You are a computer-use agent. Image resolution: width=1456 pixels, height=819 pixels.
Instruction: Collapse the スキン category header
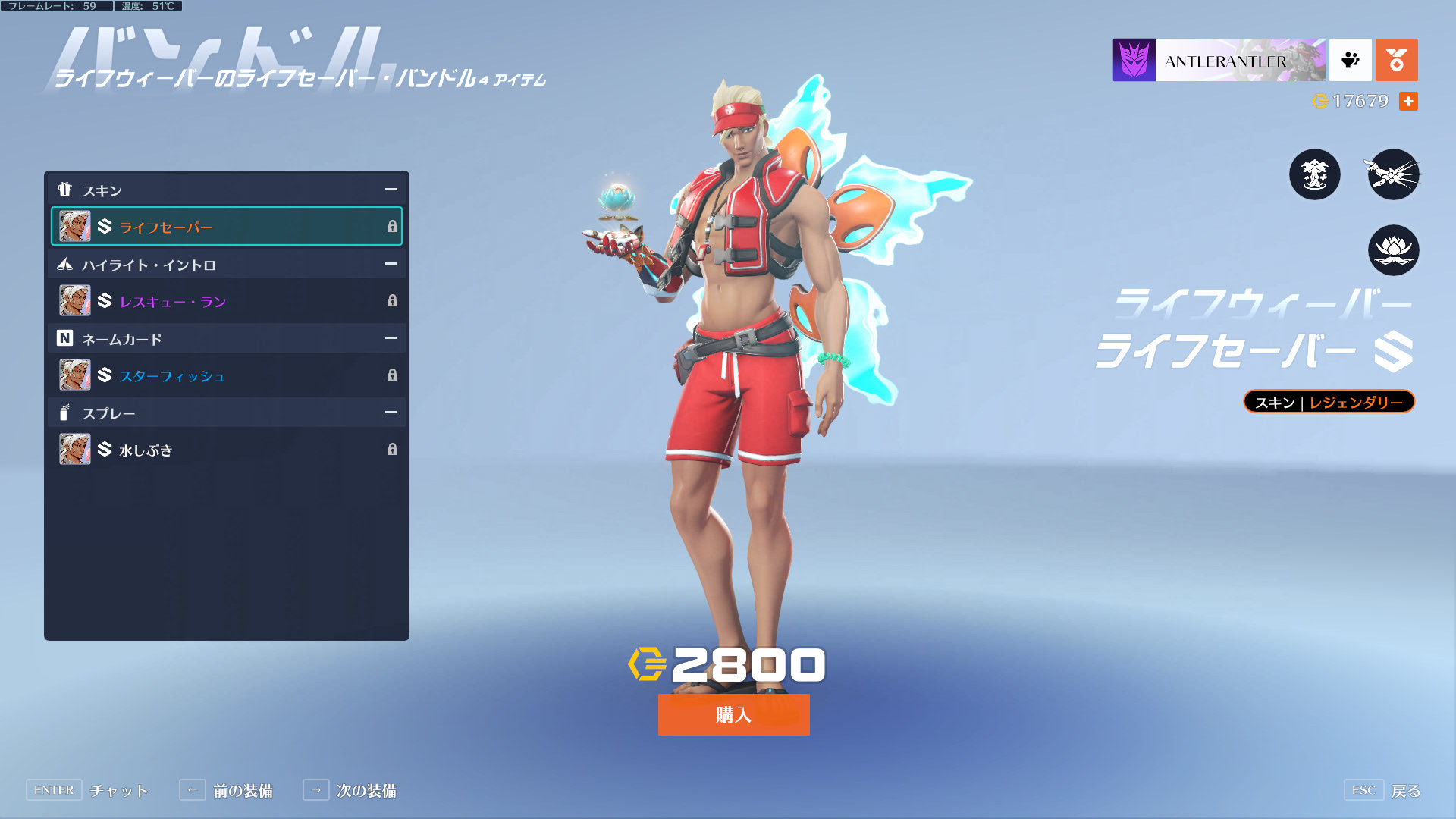pos(391,190)
